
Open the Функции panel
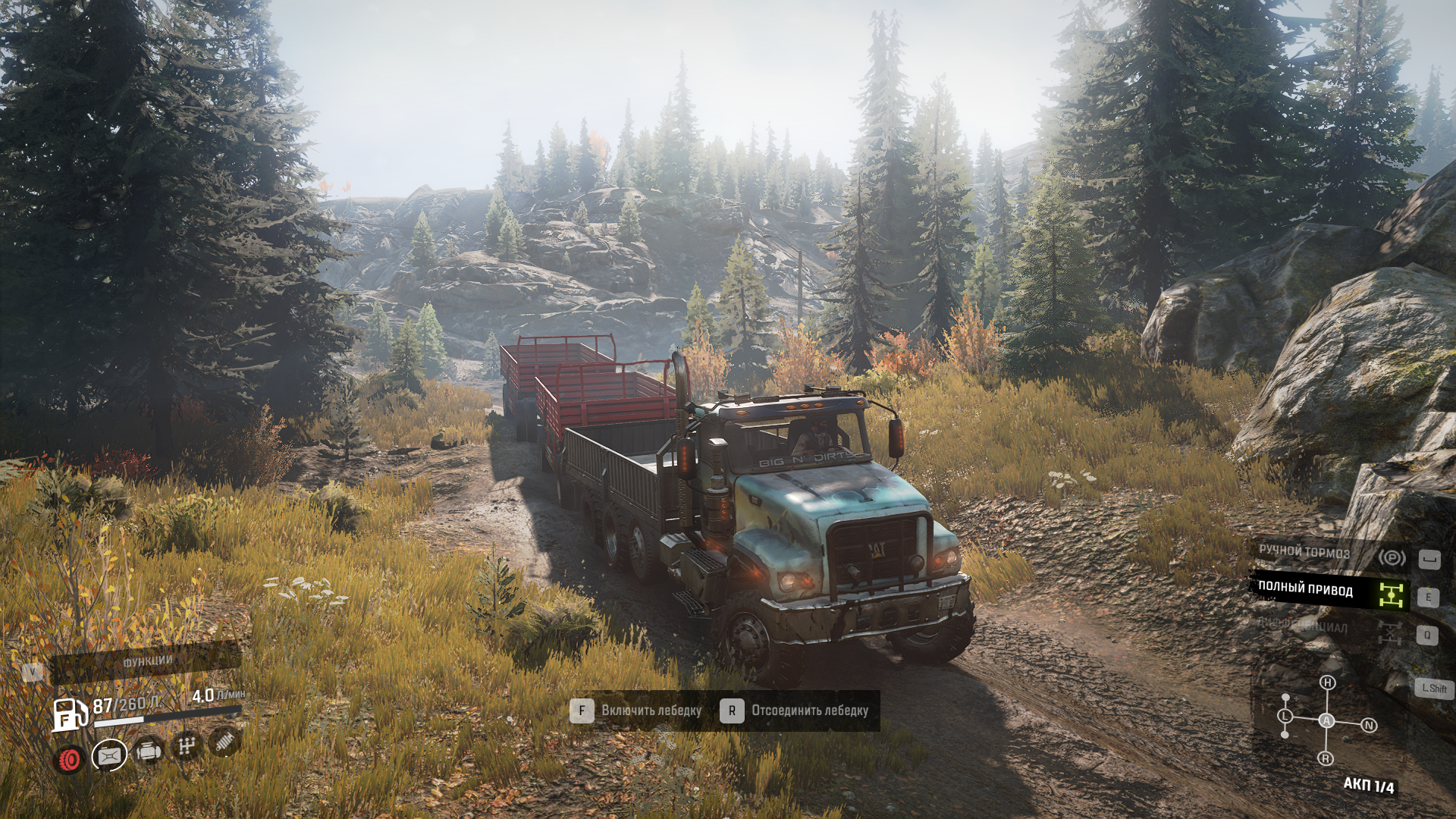click(x=147, y=661)
